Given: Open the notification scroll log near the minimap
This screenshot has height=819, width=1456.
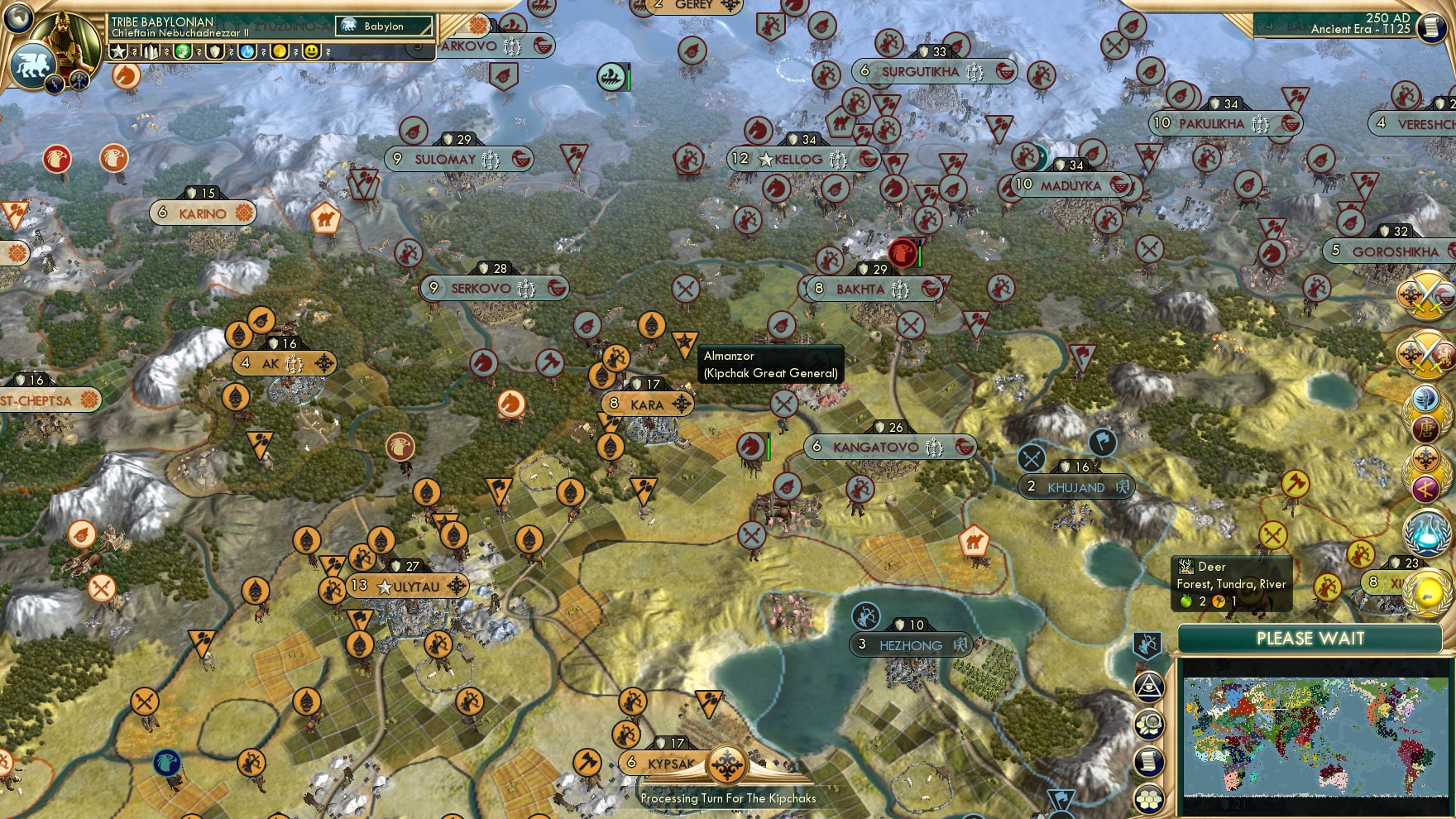Looking at the screenshot, I should click(1147, 759).
